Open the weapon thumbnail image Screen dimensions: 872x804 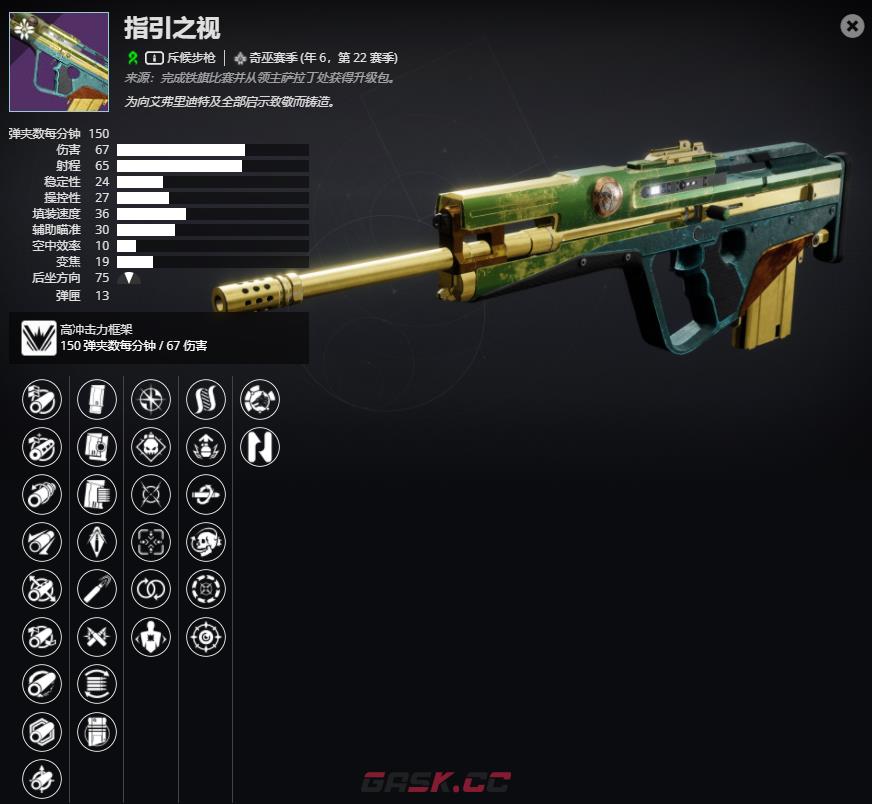click(x=59, y=62)
